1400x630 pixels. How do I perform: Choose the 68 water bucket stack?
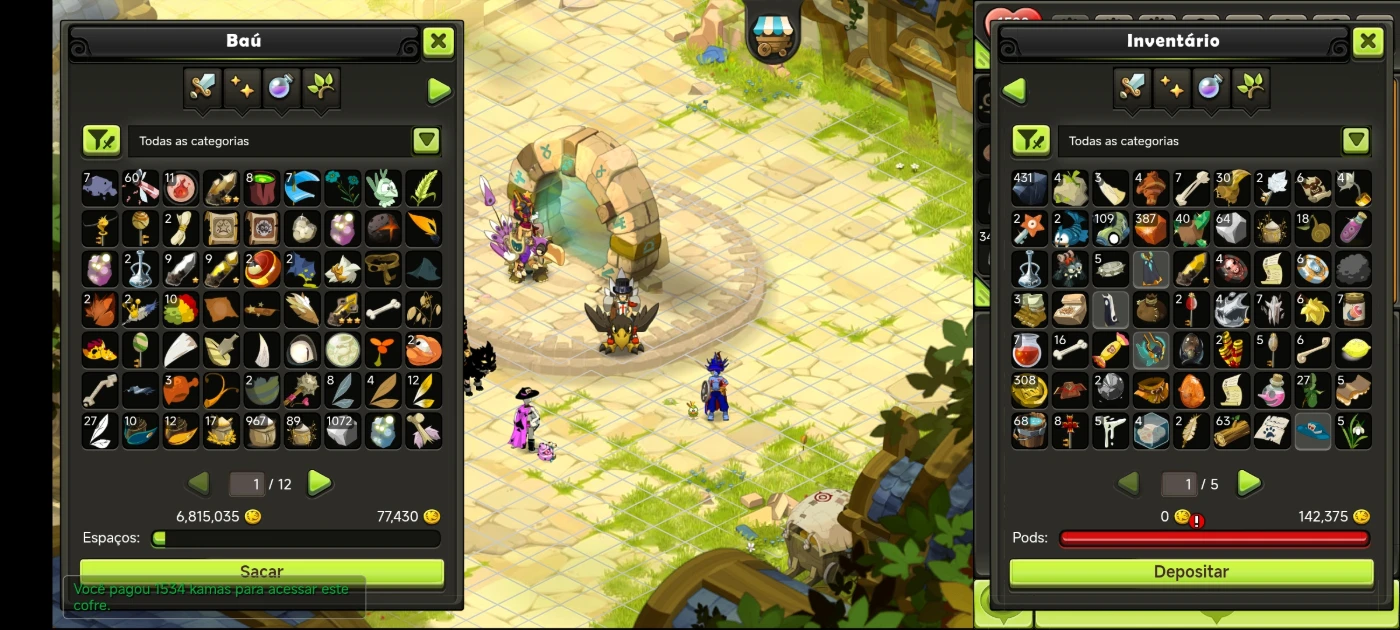coord(1029,431)
